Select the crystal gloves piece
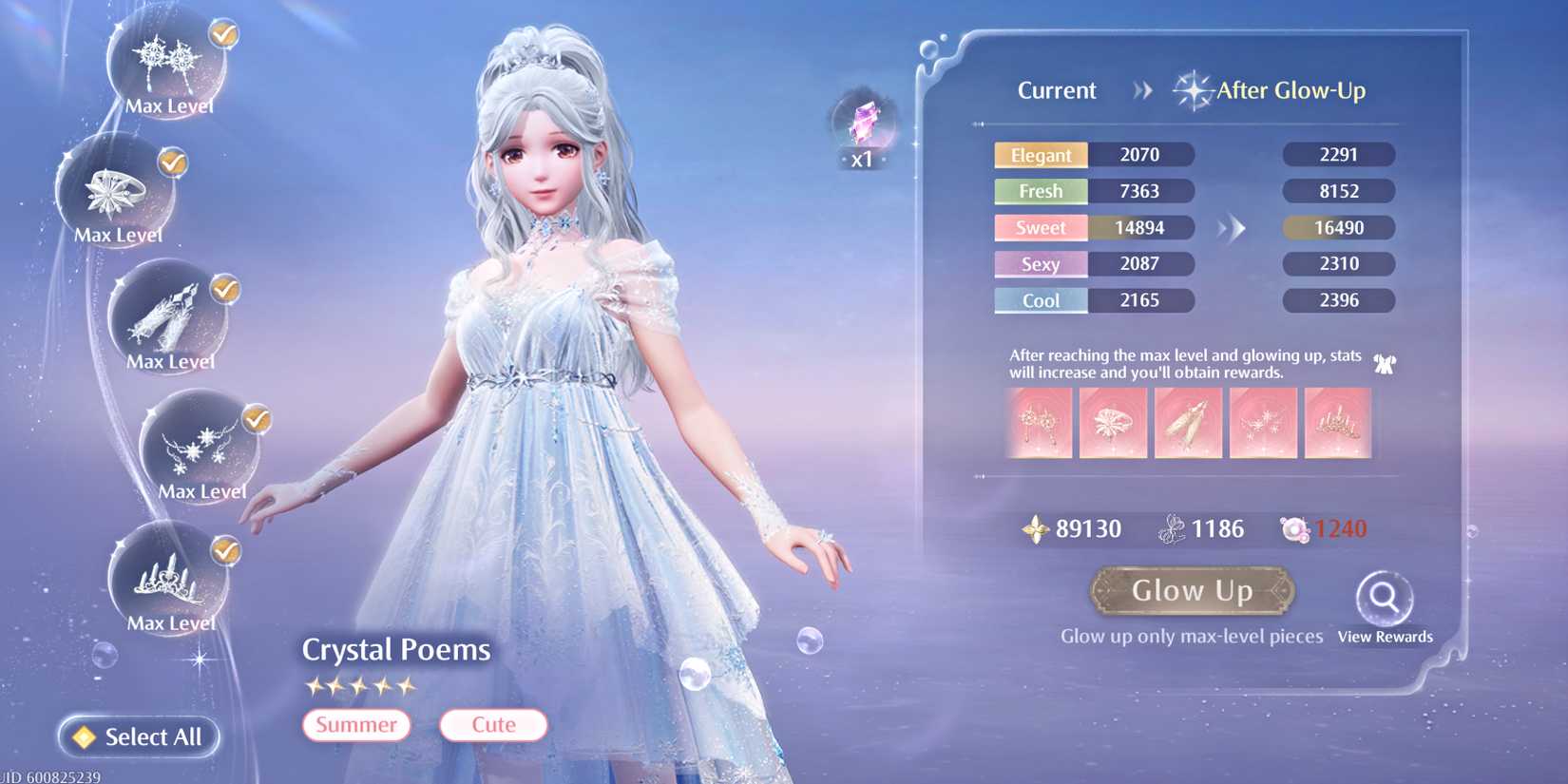The image size is (1568, 784). [169, 317]
